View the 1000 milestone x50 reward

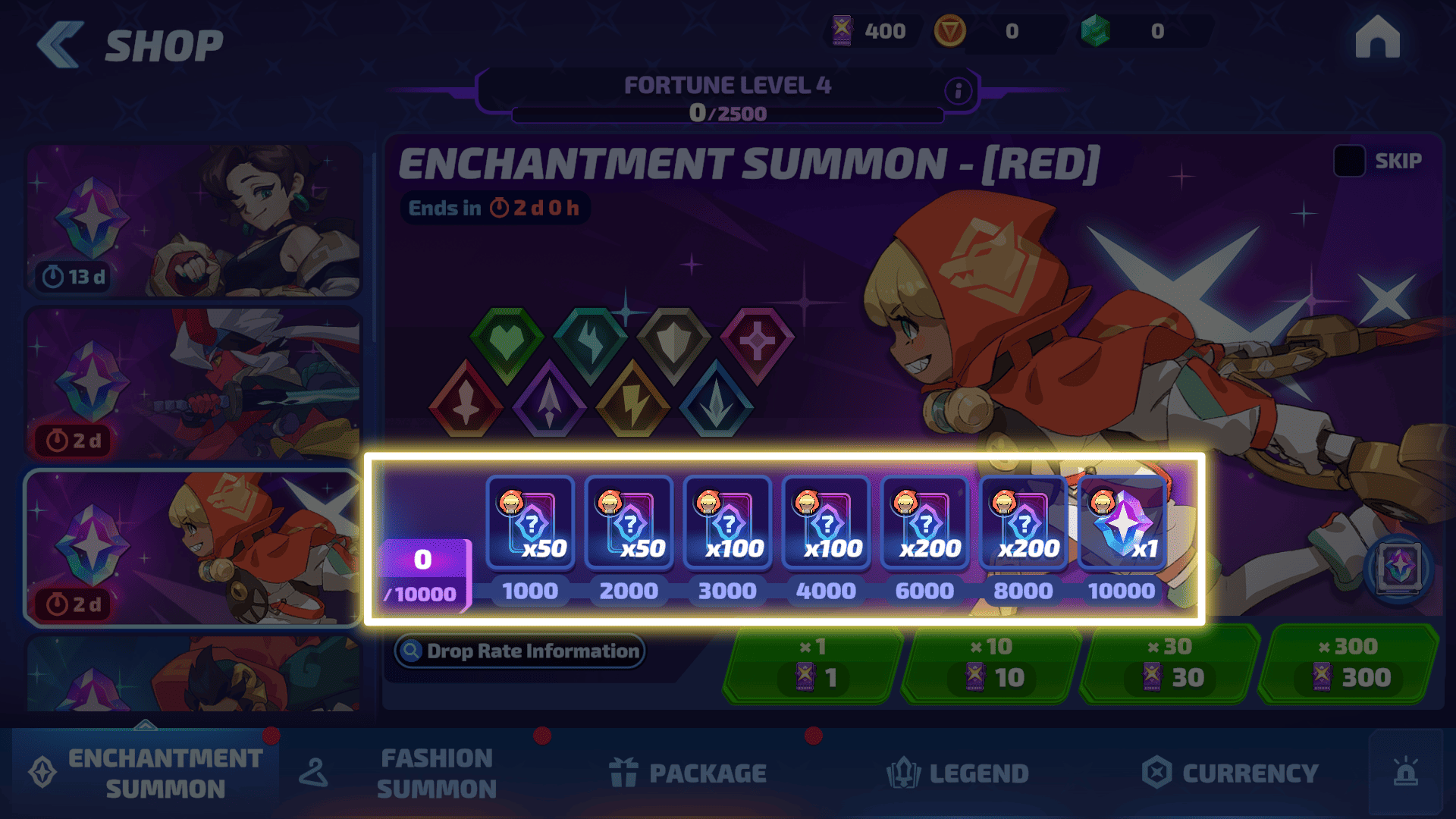pyautogui.click(x=530, y=523)
